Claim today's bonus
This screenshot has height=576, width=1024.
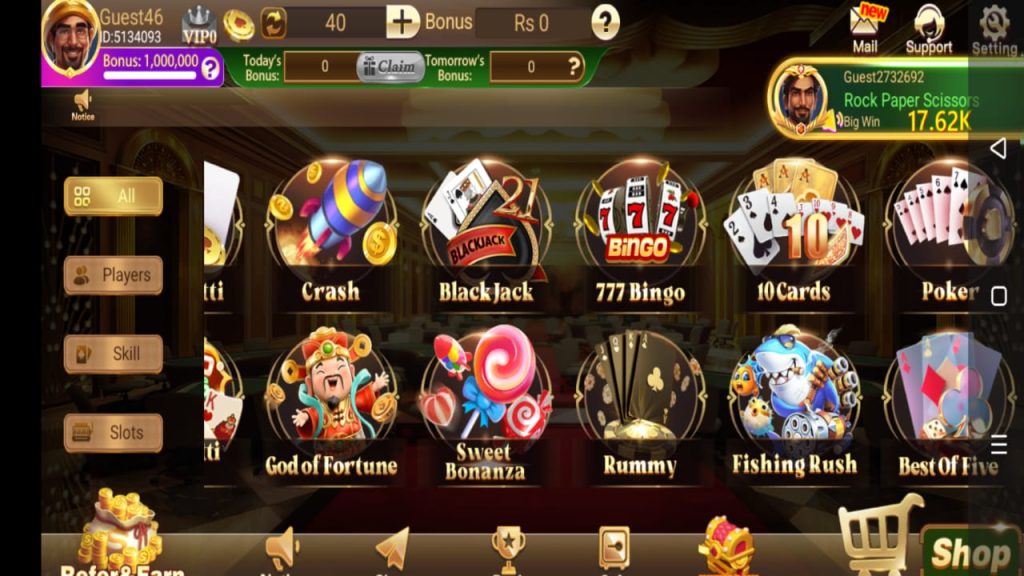tap(390, 67)
